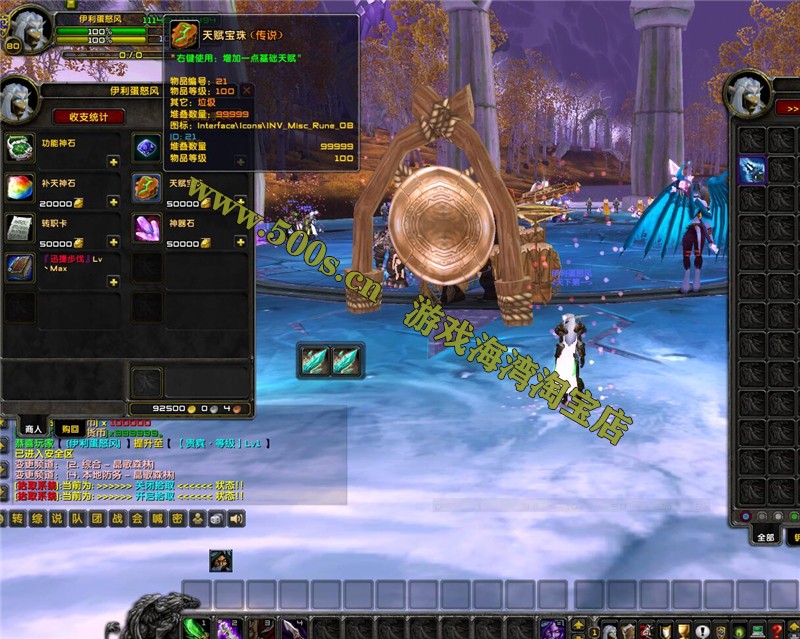Viewport: 800px width, 639px height.
Task: Select the item in the bag panel
Action: tap(752, 170)
